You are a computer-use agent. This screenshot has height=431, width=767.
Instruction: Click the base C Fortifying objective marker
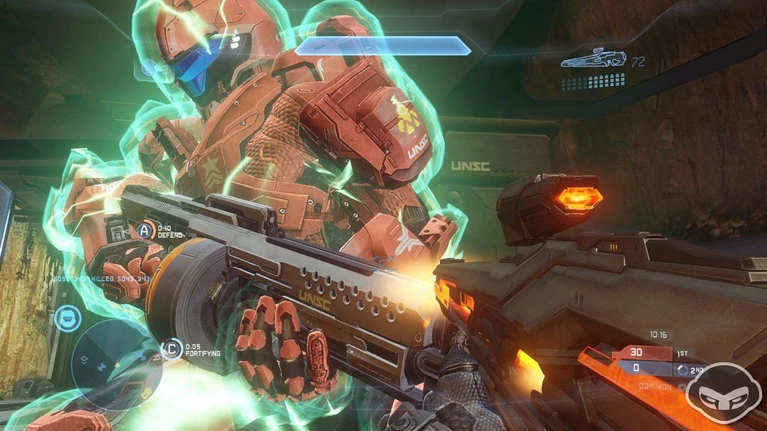[171, 349]
